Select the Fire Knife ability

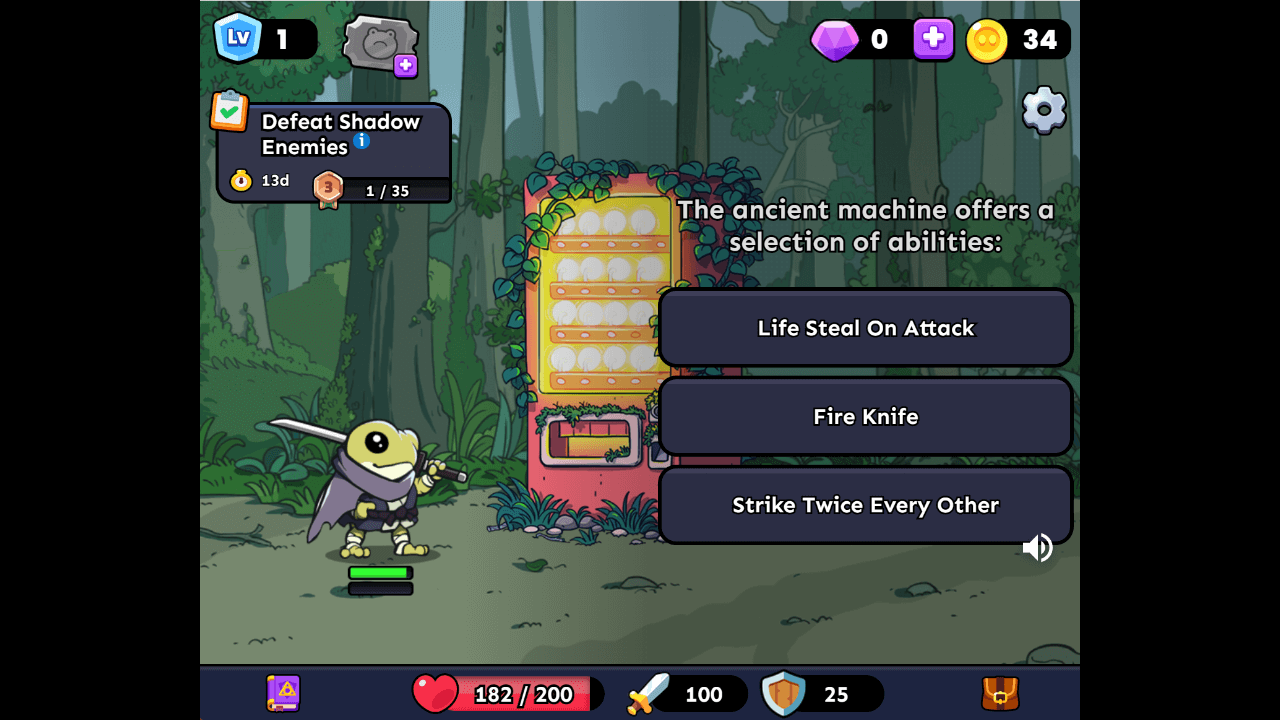pyautogui.click(x=865, y=416)
